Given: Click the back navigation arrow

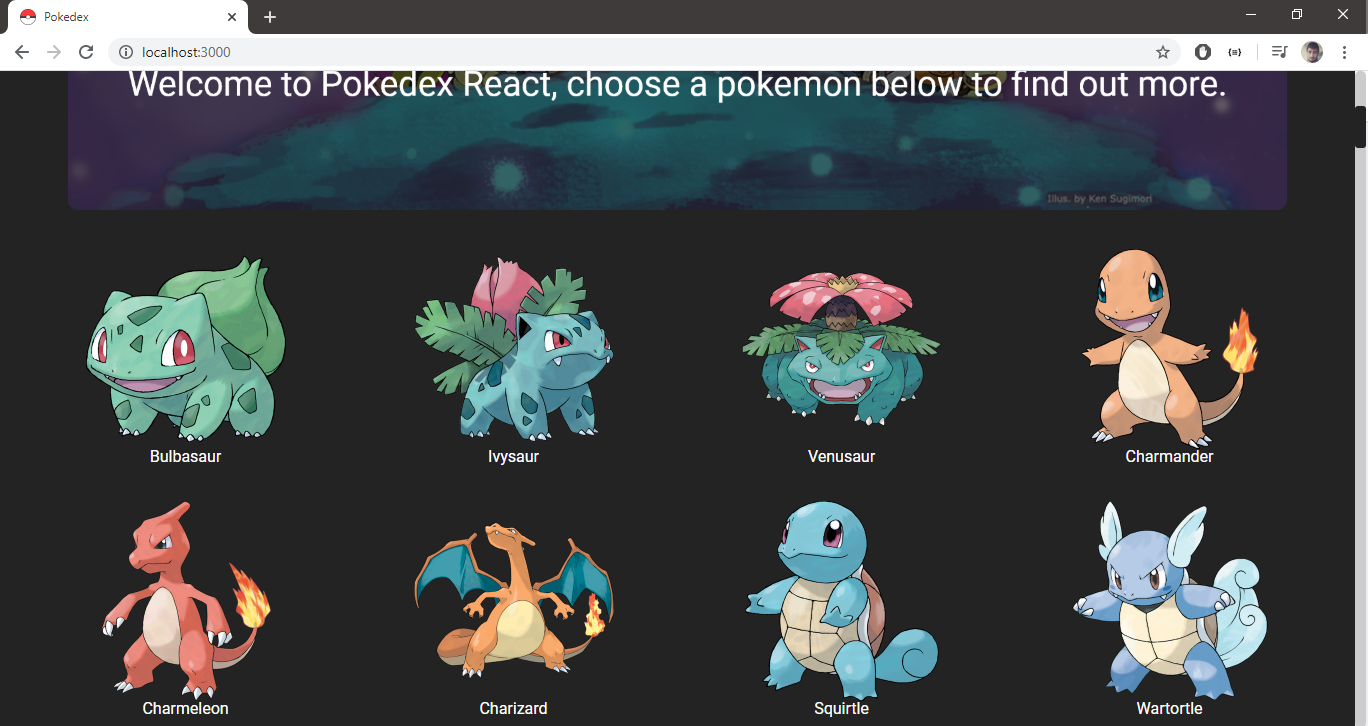Looking at the screenshot, I should pyautogui.click(x=21, y=51).
